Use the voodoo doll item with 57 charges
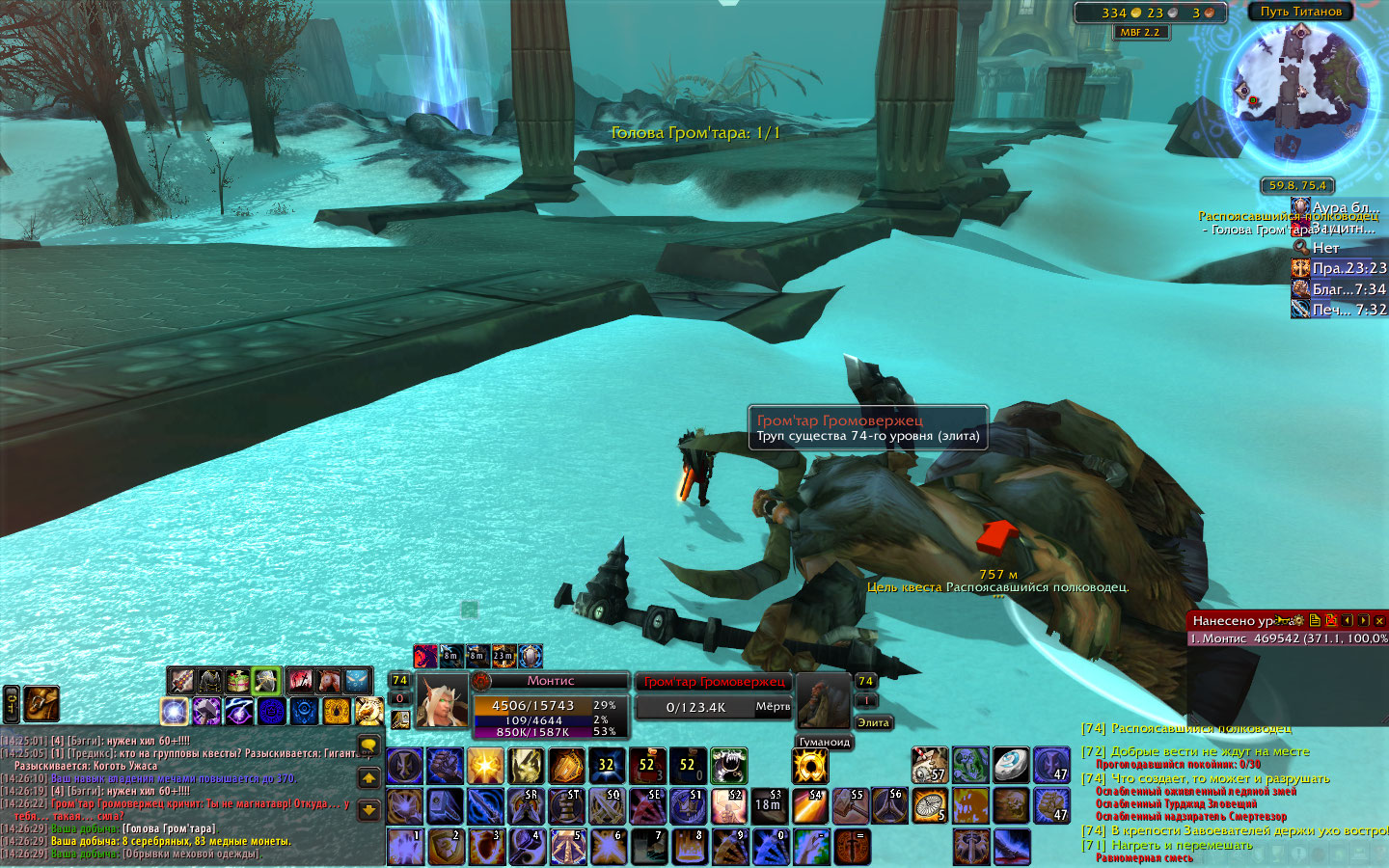Screen dimensions: 1389x868 click(930, 765)
